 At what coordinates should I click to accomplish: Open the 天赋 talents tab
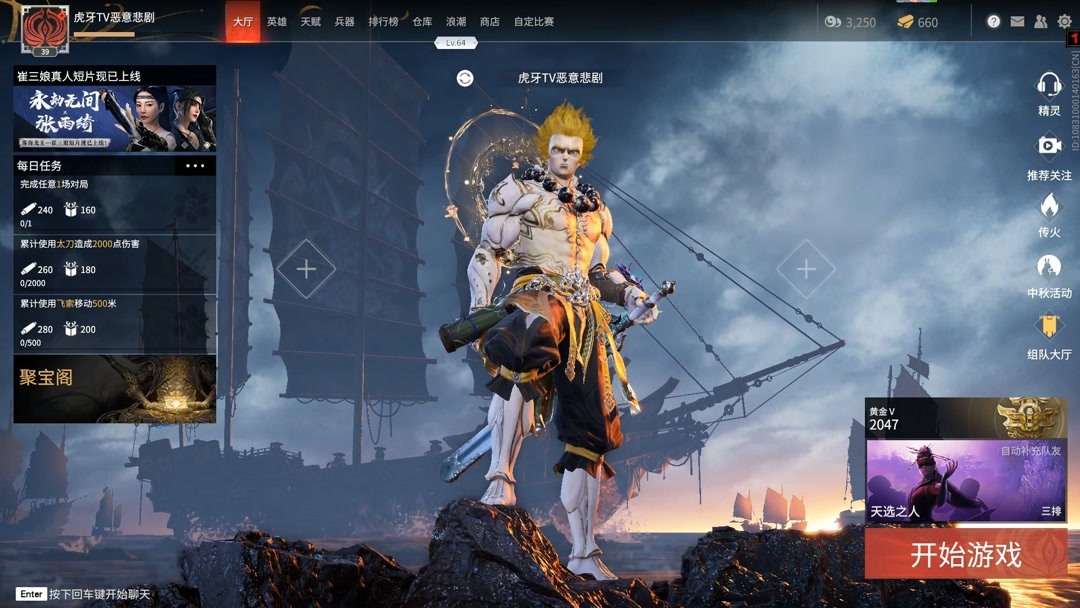coord(311,22)
